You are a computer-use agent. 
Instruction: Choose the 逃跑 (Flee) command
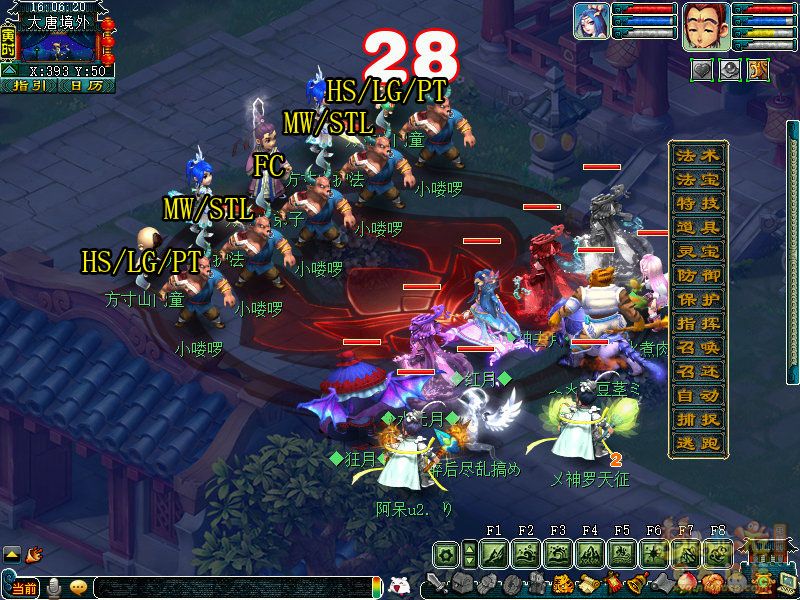[x=697, y=444]
